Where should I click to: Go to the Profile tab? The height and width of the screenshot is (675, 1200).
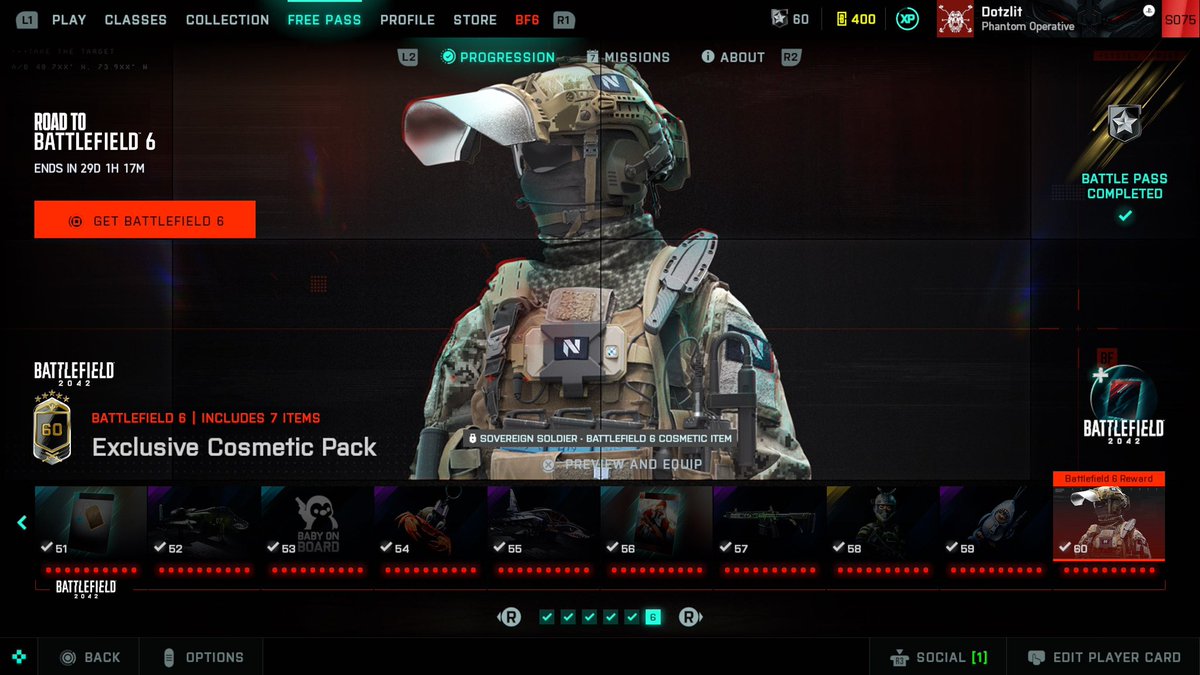[x=407, y=19]
